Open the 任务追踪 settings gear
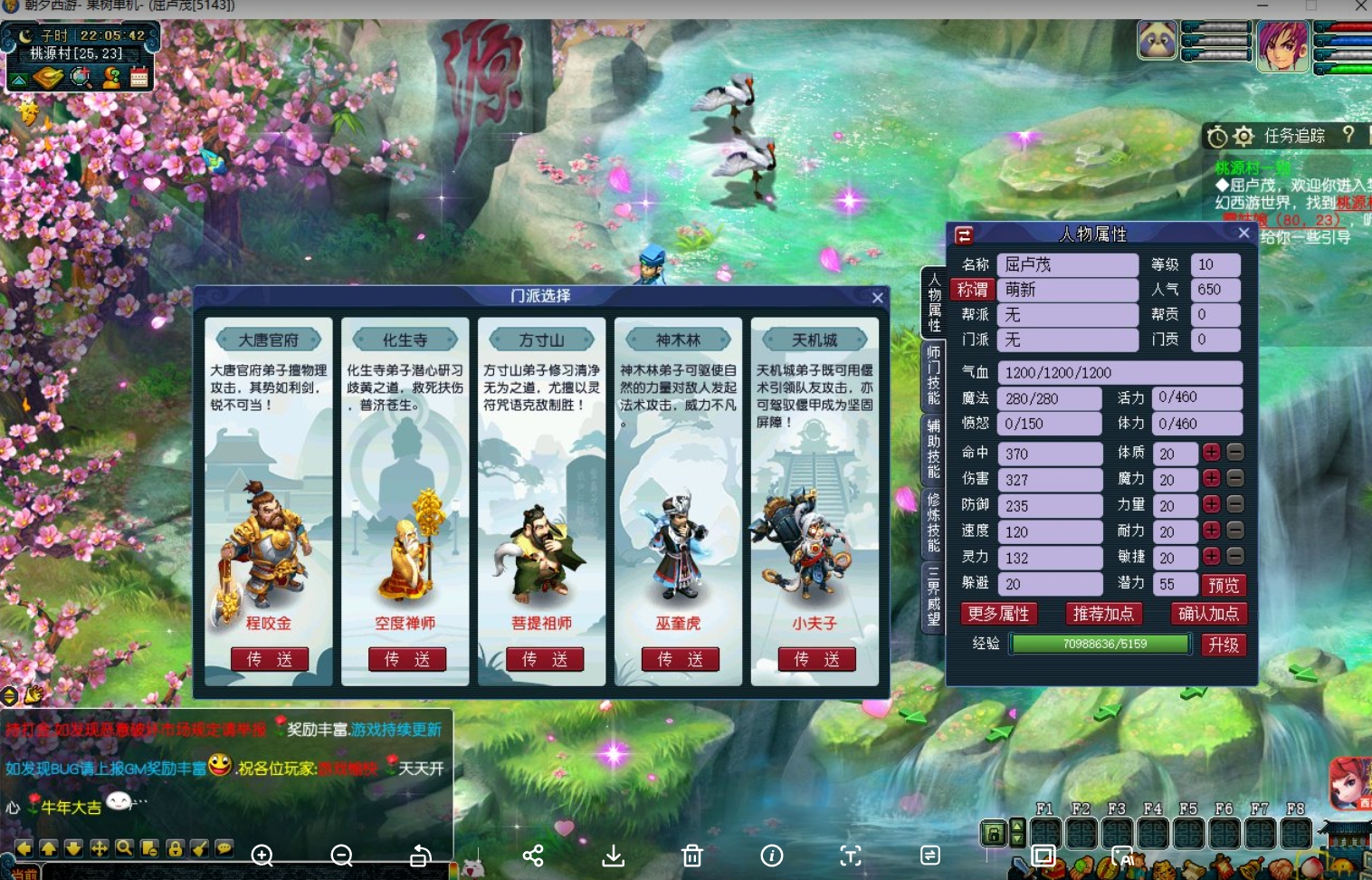Screen dimensions: 1372x880 tap(1244, 136)
